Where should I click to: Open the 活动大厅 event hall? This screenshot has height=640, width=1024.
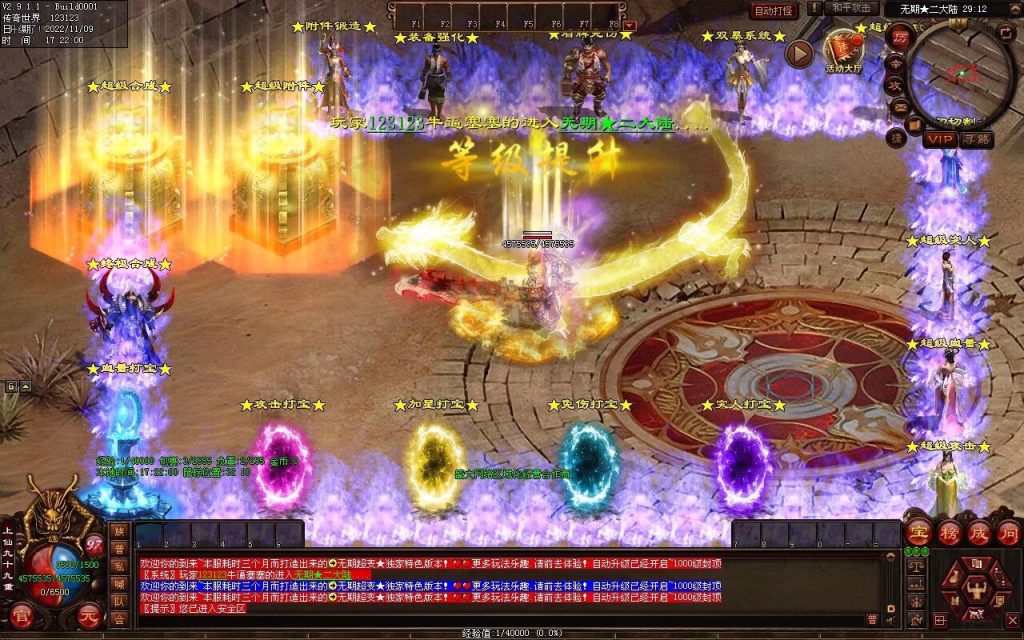point(844,50)
